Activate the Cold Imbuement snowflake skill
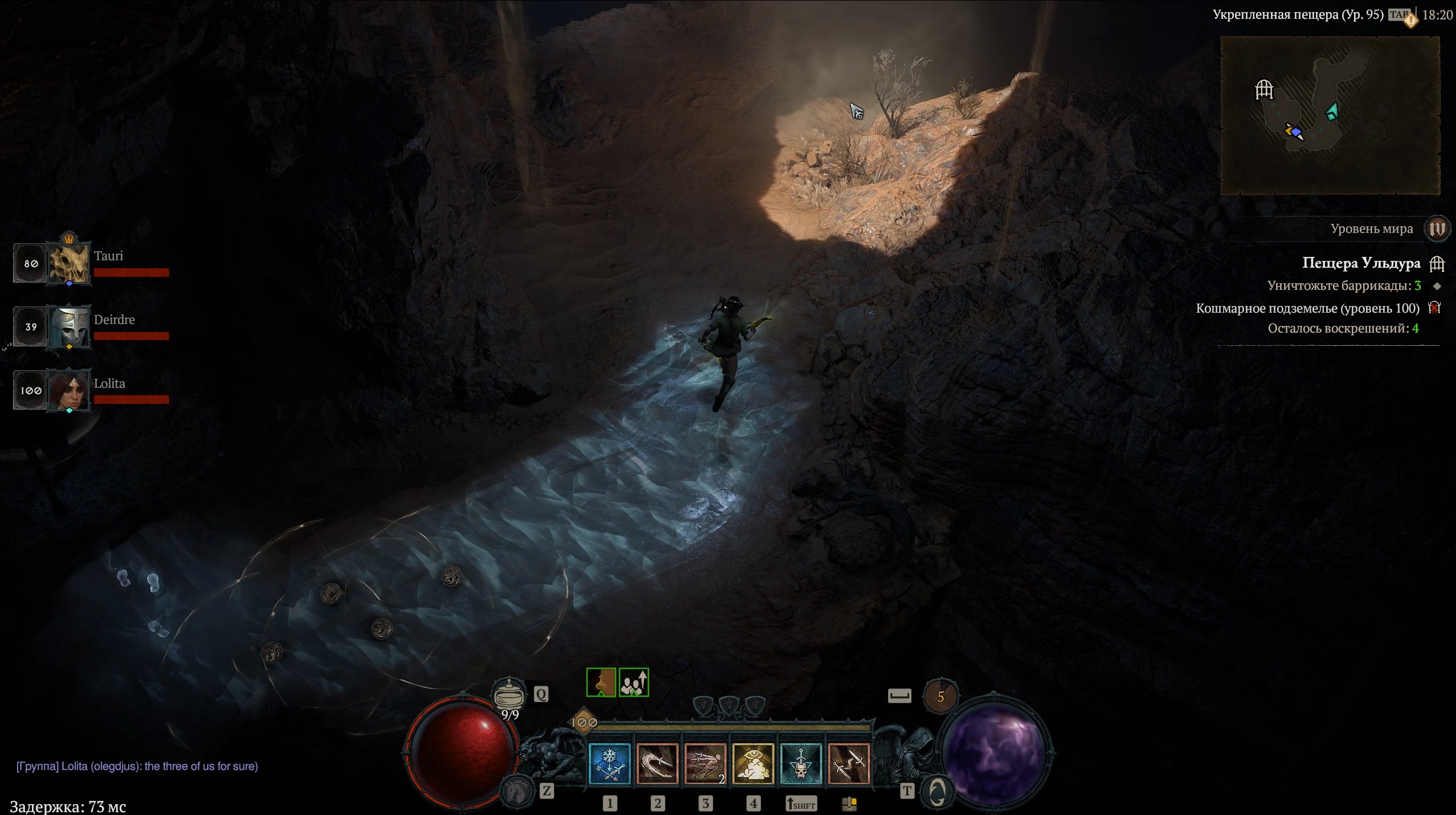This screenshot has height=815, width=1456. [609, 764]
